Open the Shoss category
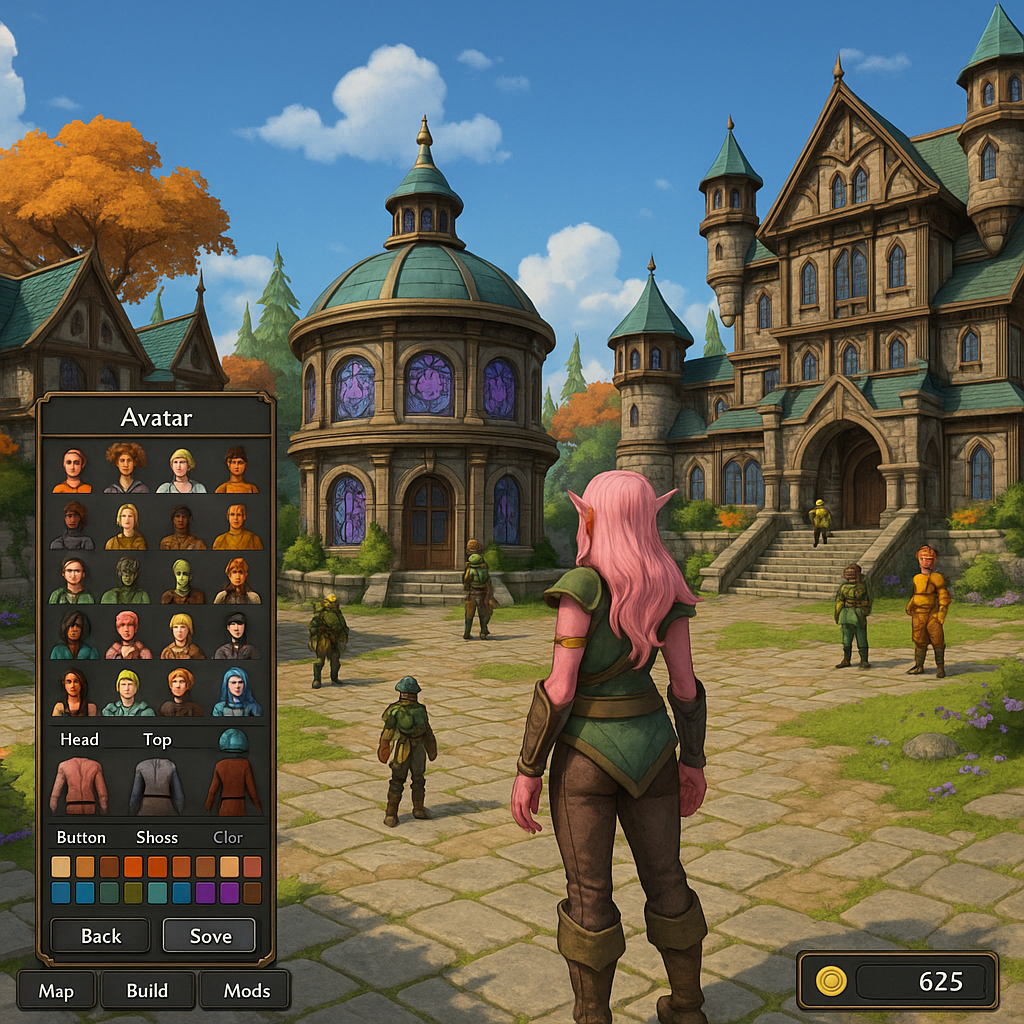Screen dimensions: 1024x1024 click(x=157, y=837)
